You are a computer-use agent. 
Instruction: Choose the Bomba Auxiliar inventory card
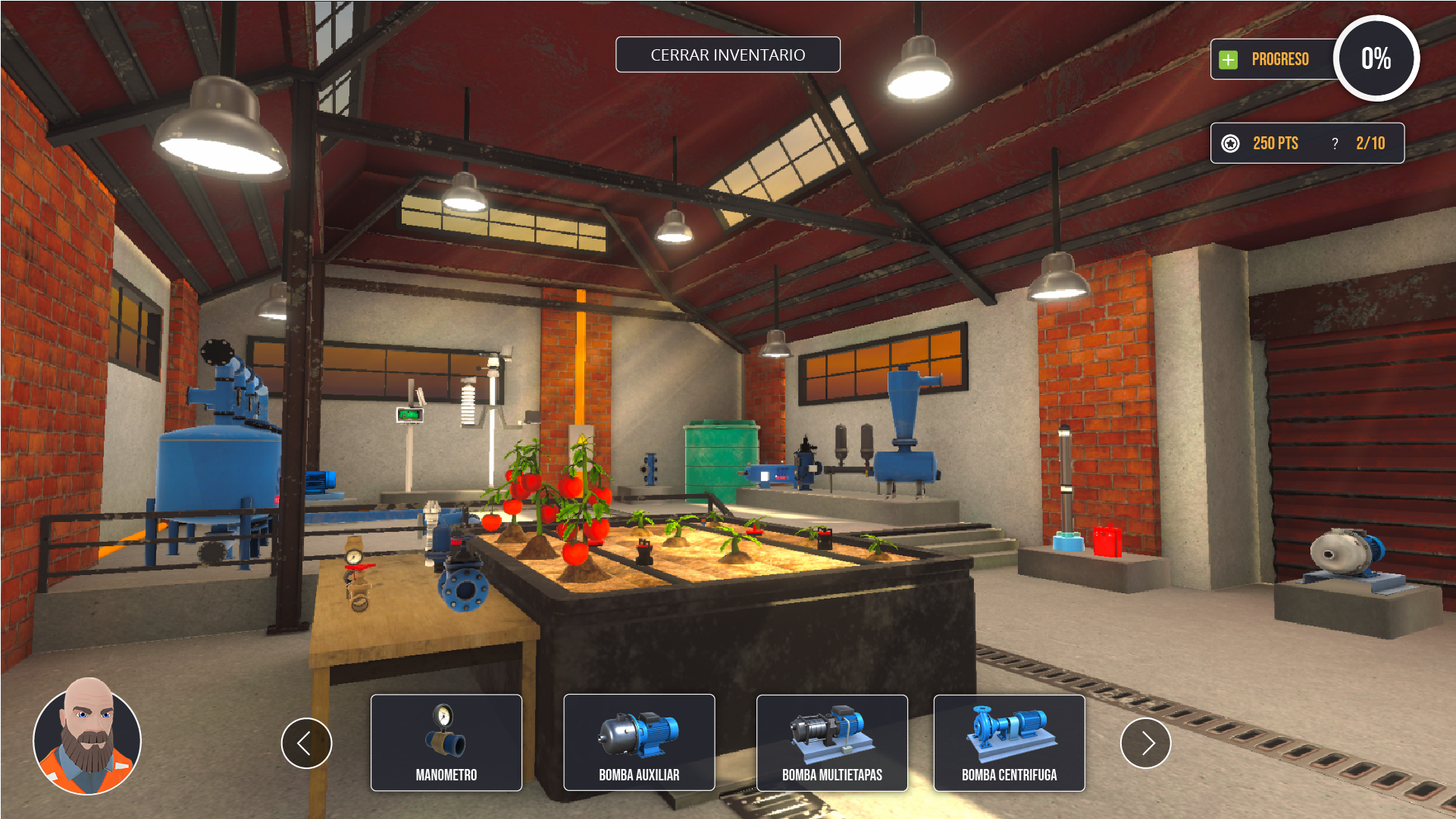point(639,742)
